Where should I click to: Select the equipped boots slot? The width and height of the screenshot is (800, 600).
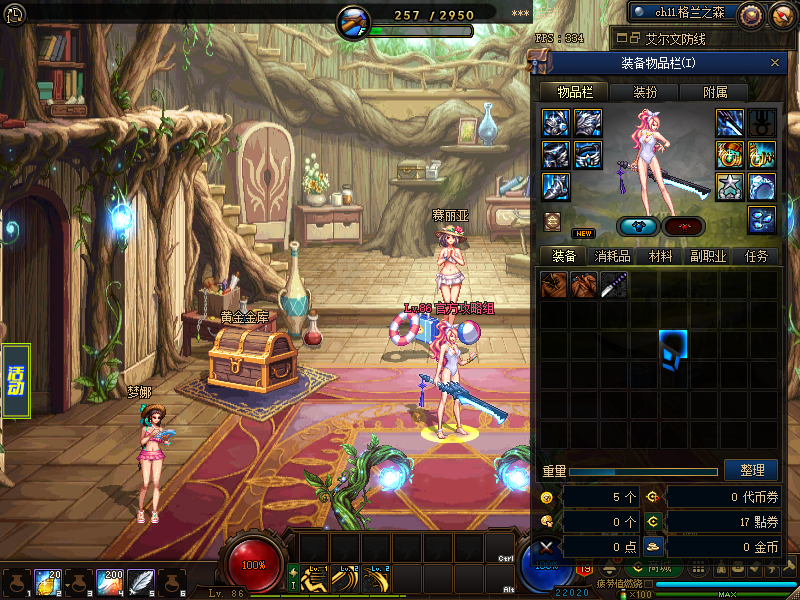pos(556,186)
